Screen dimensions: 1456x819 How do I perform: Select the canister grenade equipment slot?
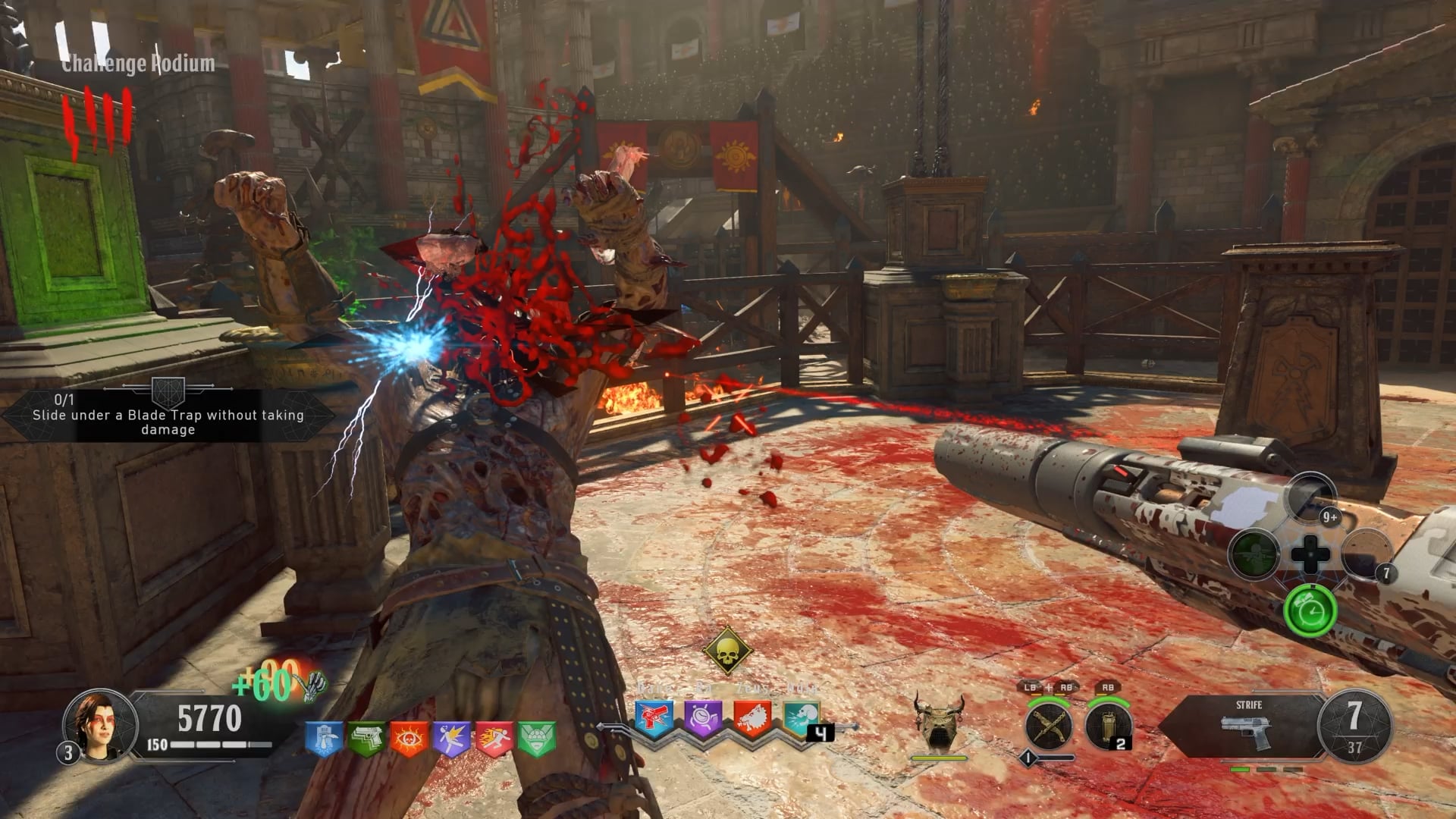pos(1107,726)
